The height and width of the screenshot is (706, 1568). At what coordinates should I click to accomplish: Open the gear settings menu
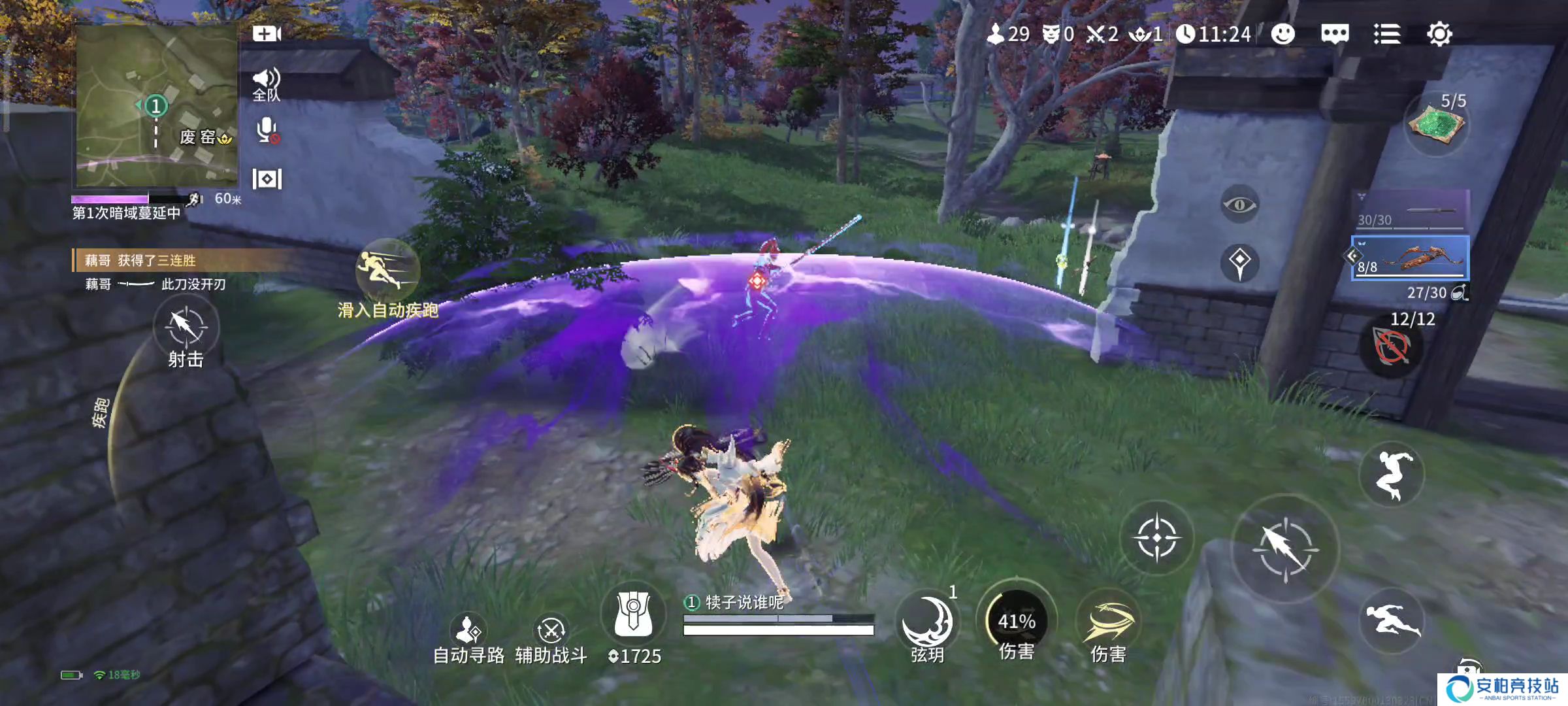[1439, 34]
